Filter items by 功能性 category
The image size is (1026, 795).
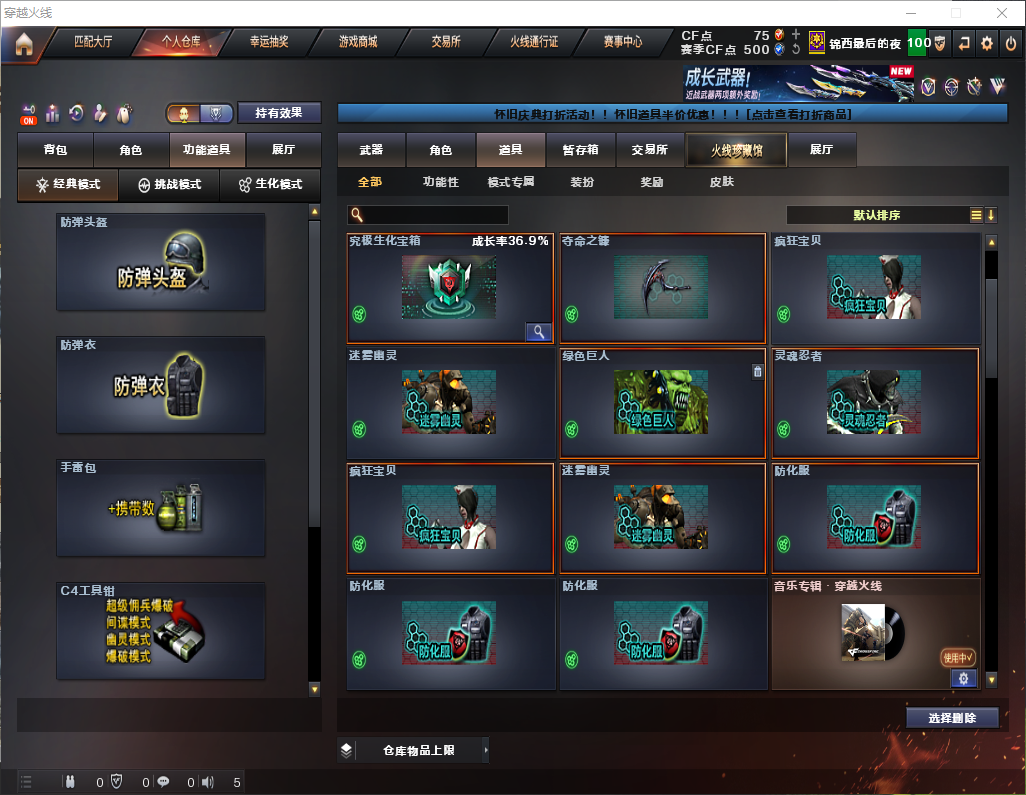click(x=440, y=182)
